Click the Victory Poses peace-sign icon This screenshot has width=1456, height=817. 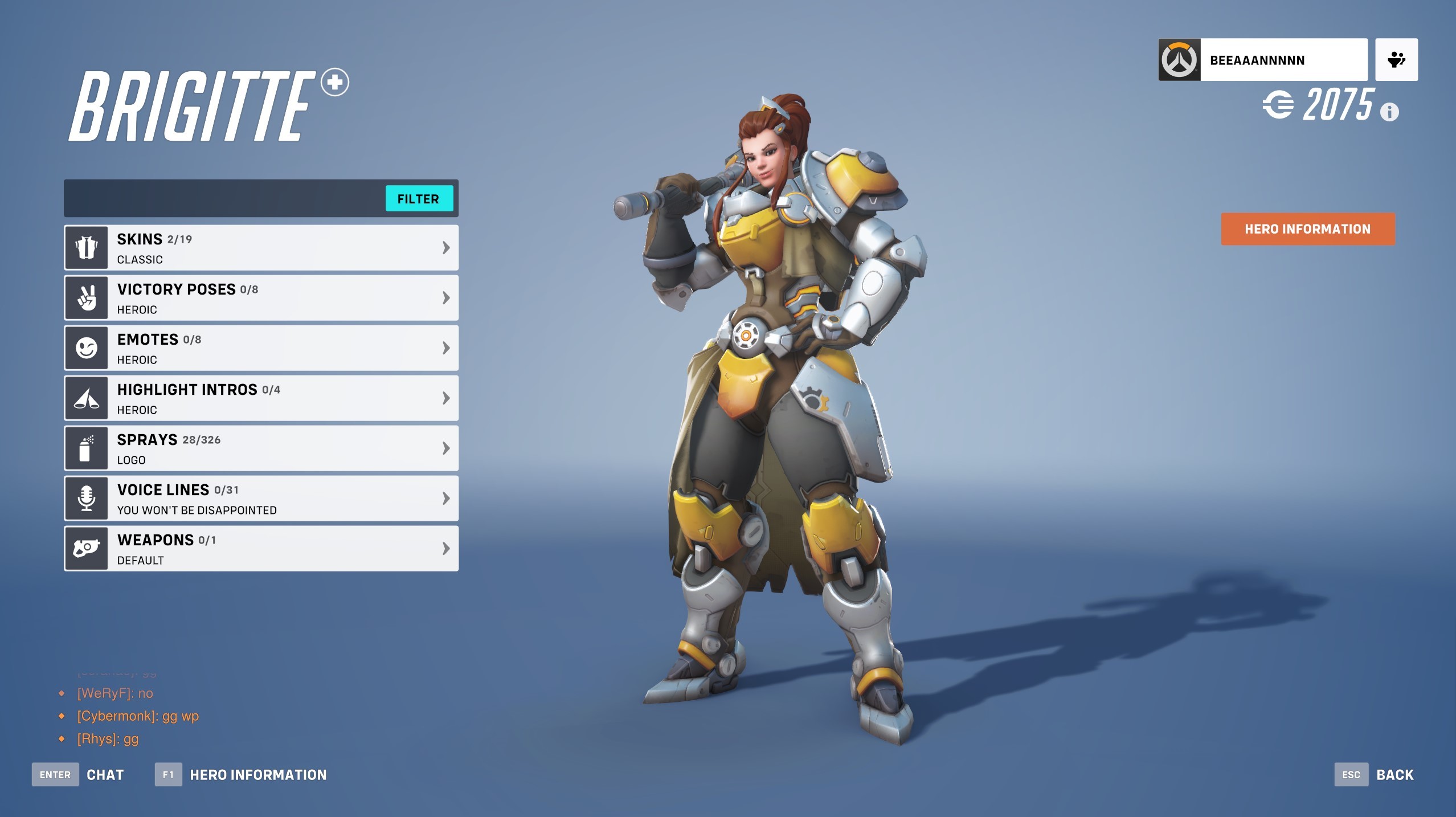(86, 297)
